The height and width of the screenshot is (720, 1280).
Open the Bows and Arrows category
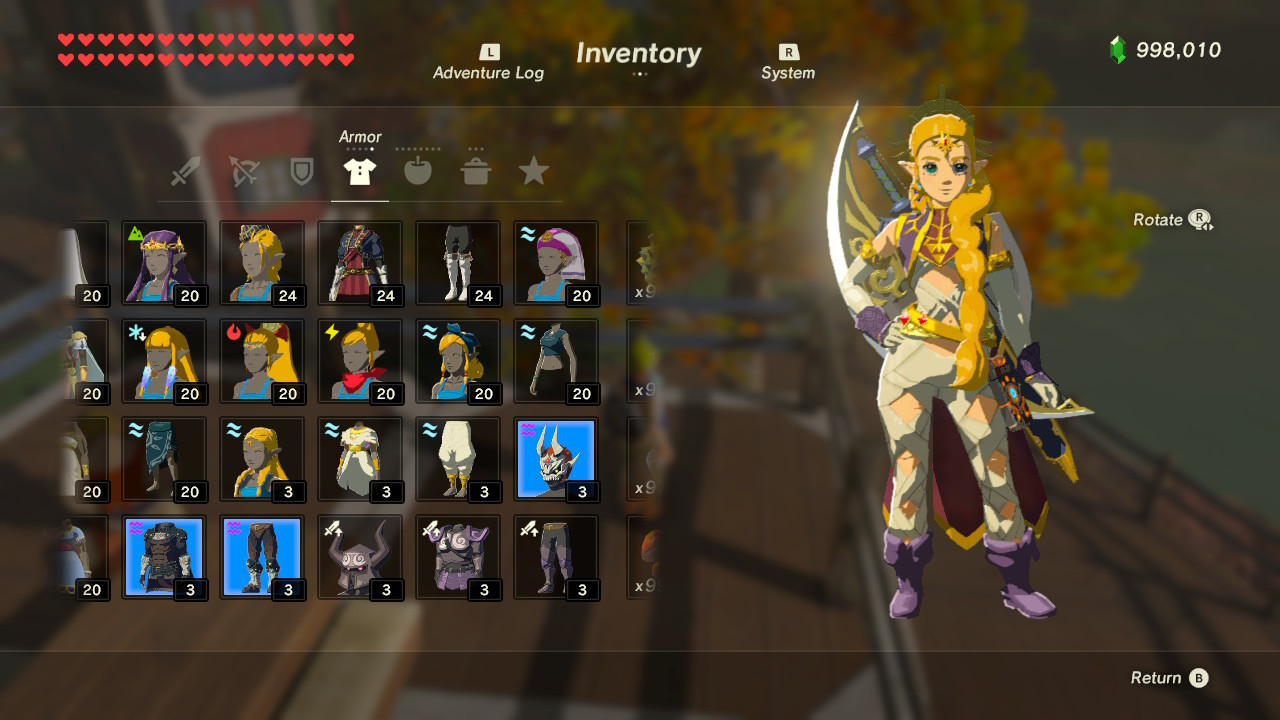[x=245, y=170]
